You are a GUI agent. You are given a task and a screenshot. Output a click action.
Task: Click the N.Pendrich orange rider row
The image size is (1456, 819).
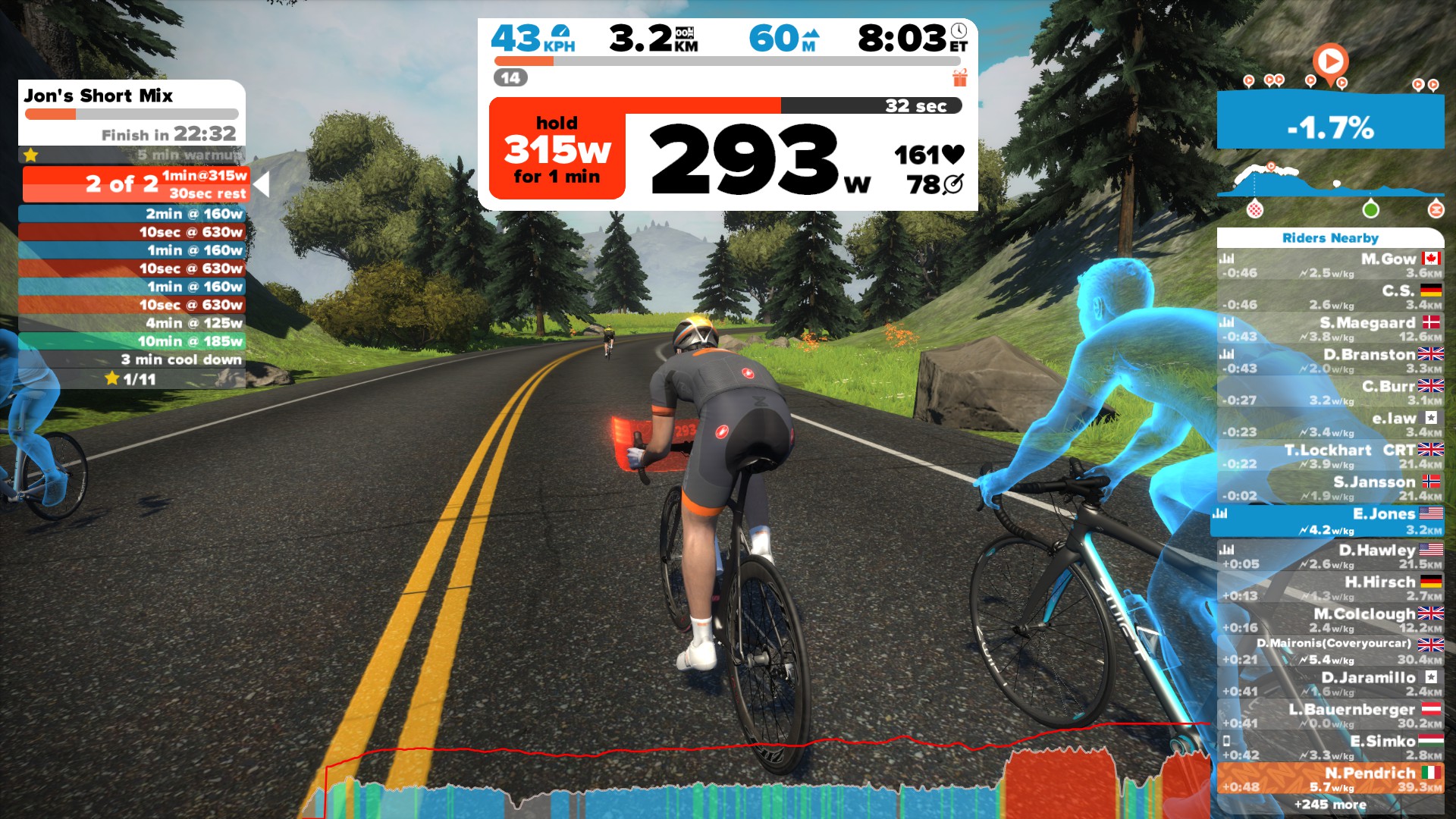tap(1330, 780)
